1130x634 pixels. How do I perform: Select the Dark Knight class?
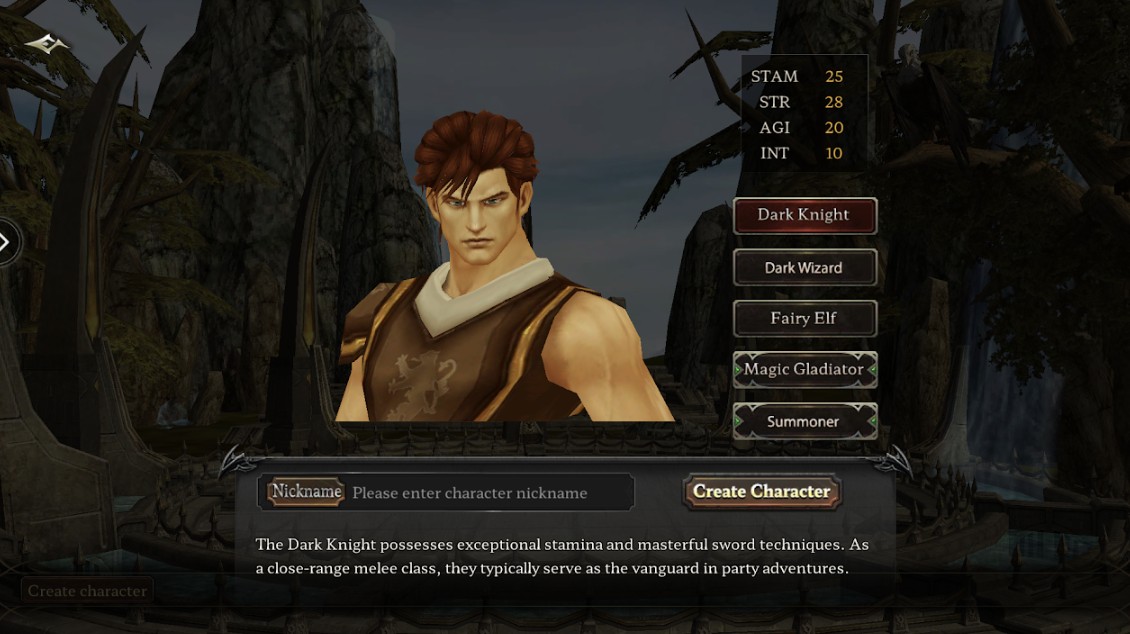pos(804,215)
